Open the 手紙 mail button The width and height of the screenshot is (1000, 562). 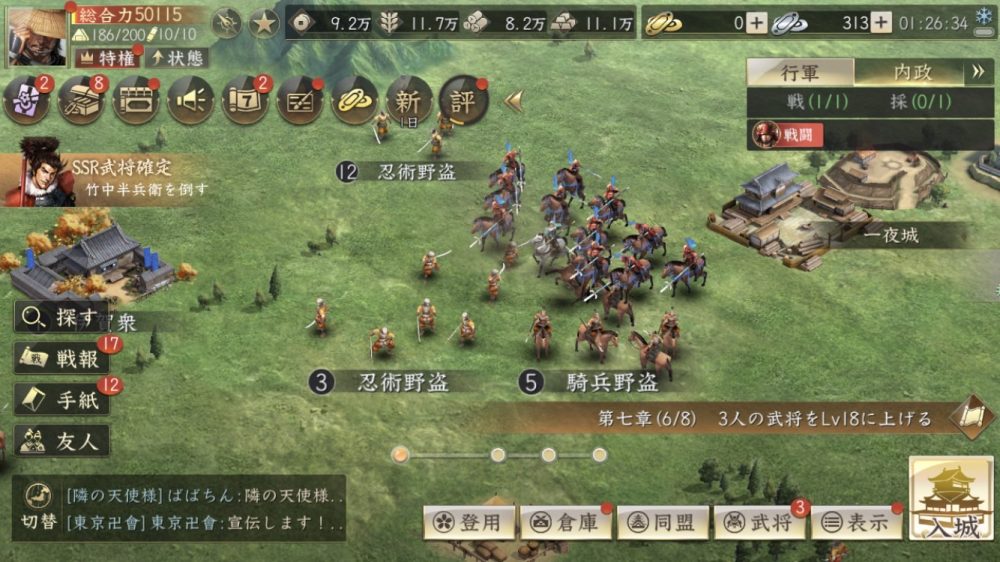[x=62, y=400]
